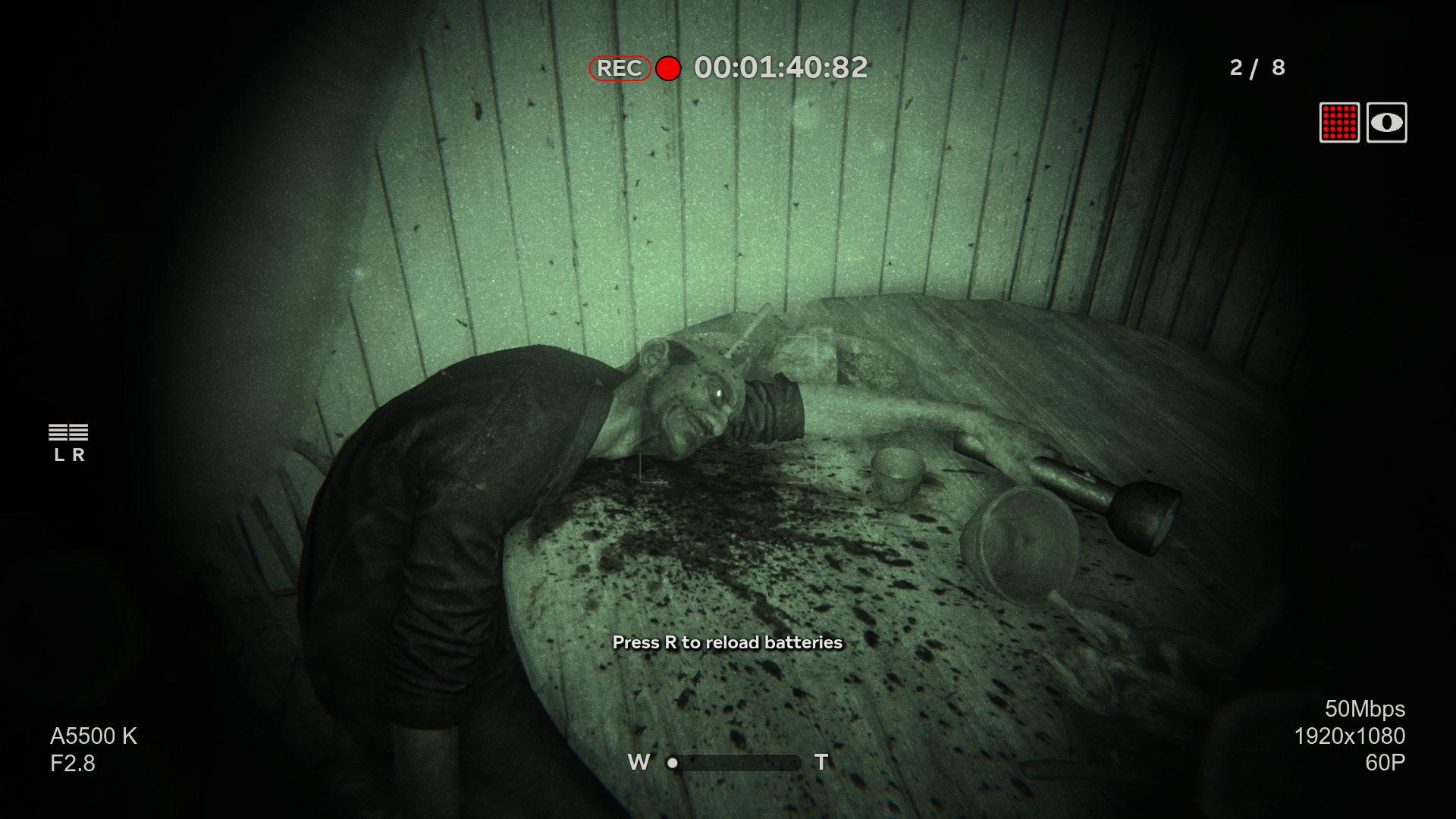
Task: Click the Press R to reload batteries prompt
Action: point(727,642)
